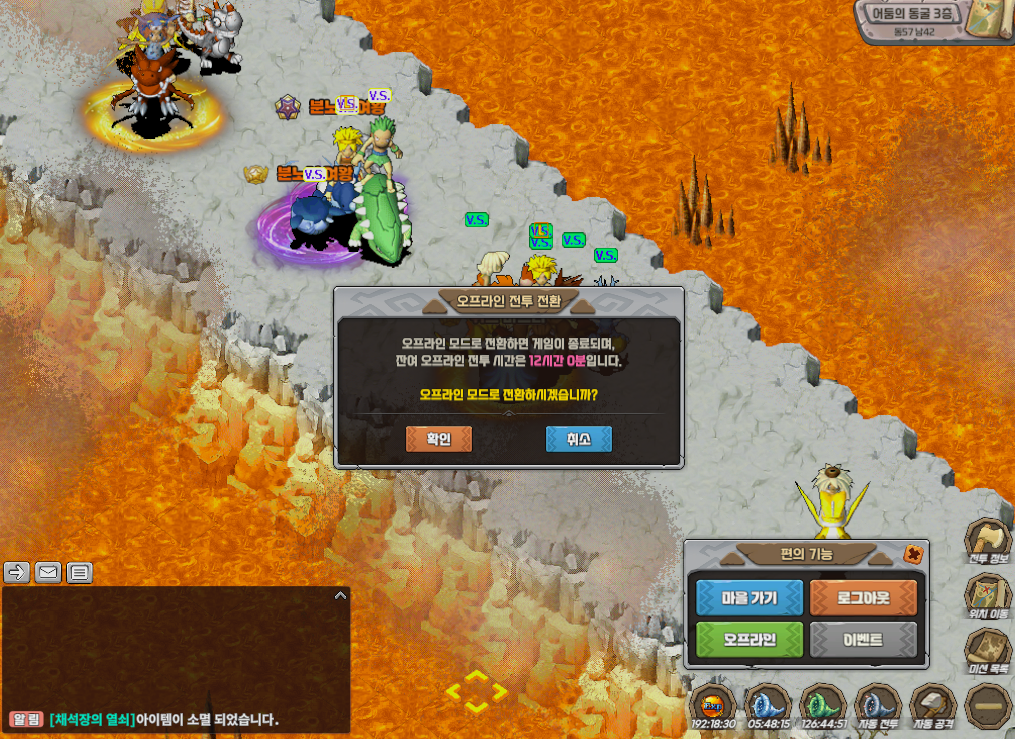Select the orange 로그아웃 button

pyautogui.click(x=863, y=598)
